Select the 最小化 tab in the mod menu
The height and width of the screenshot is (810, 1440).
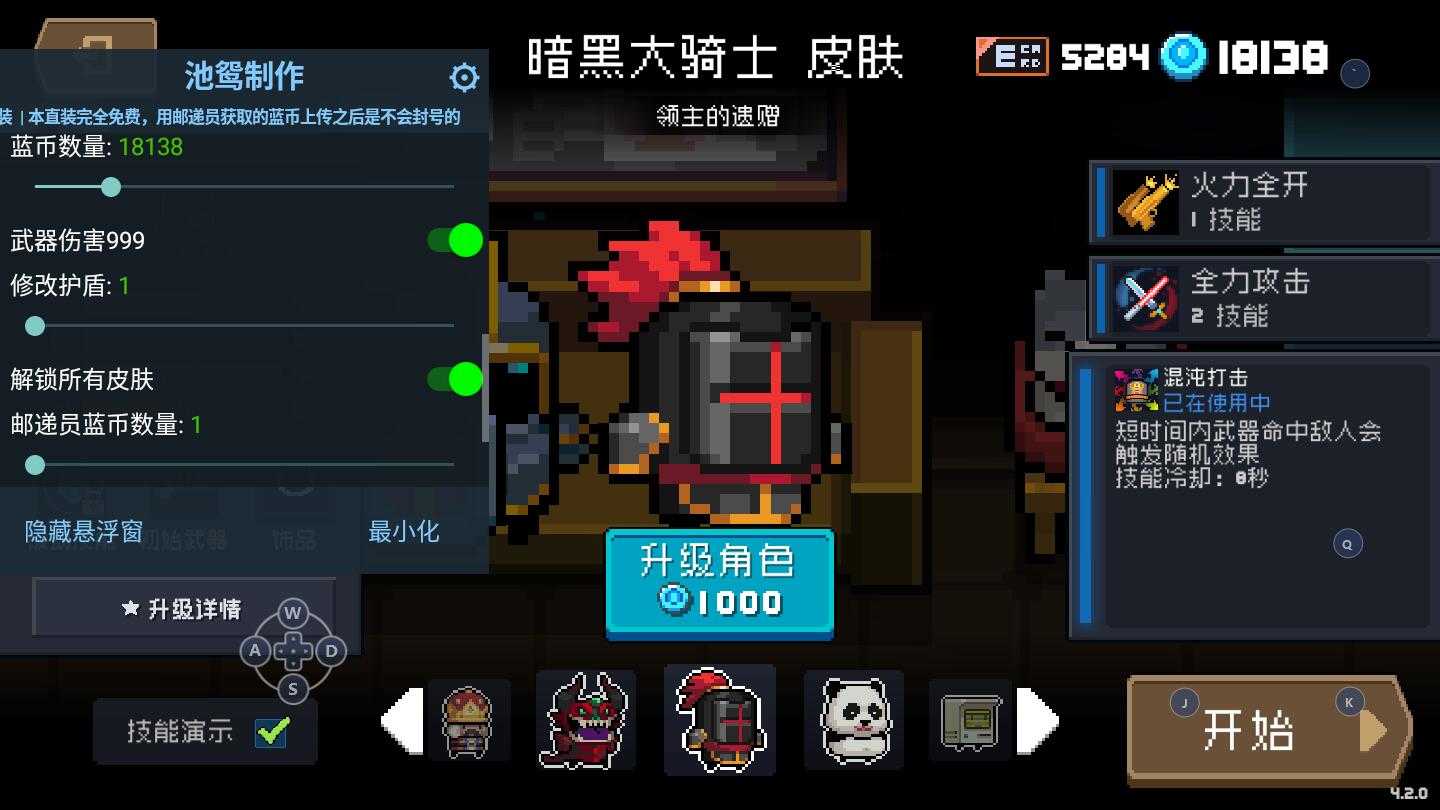406,531
